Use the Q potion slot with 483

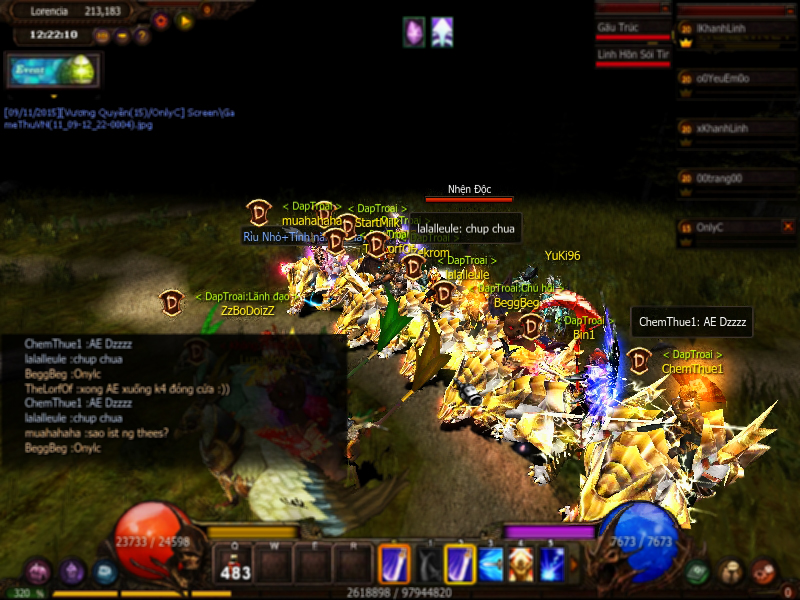(x=234, y=564)
